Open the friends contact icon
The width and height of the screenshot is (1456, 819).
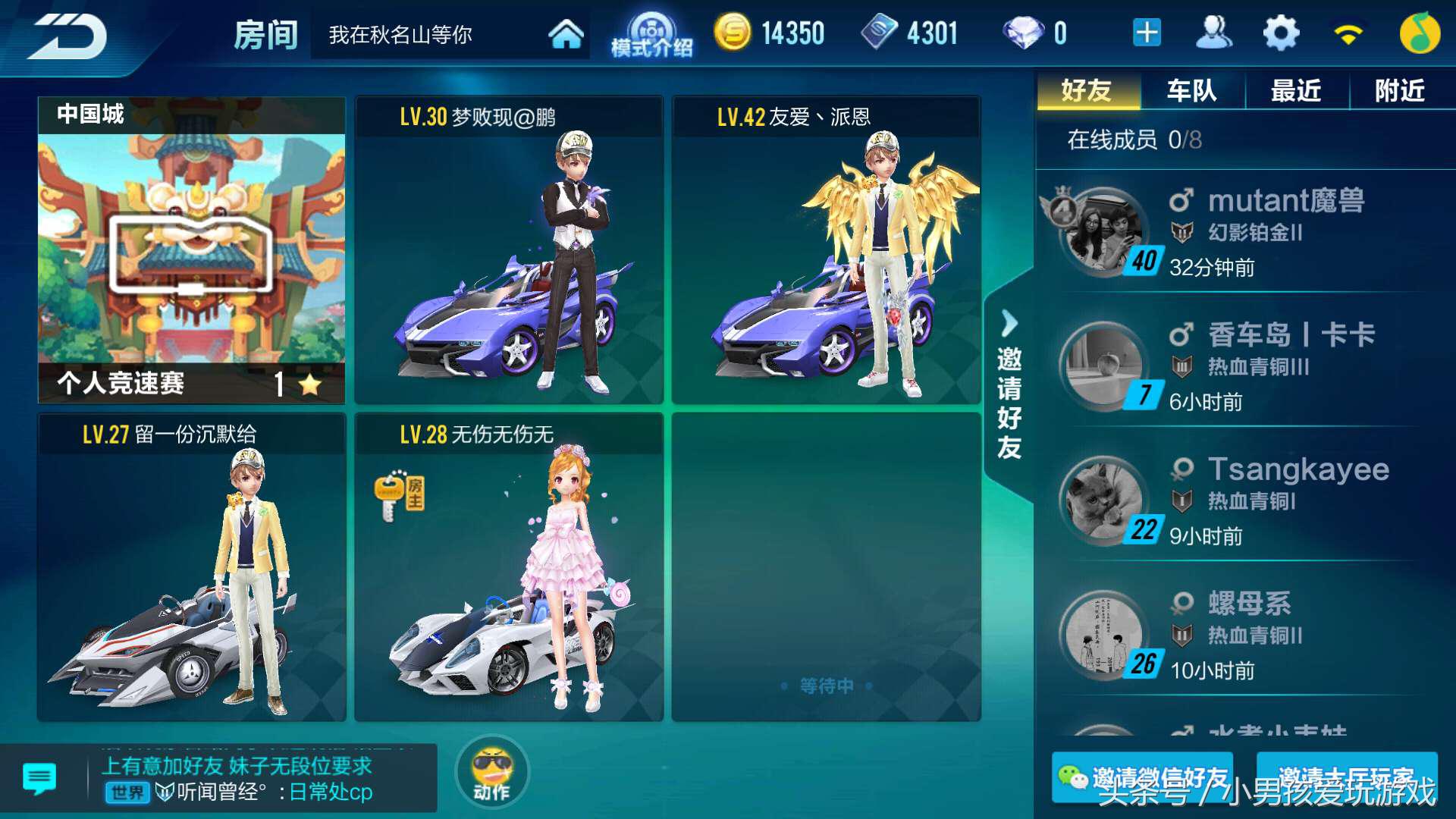click(1214, 32)
